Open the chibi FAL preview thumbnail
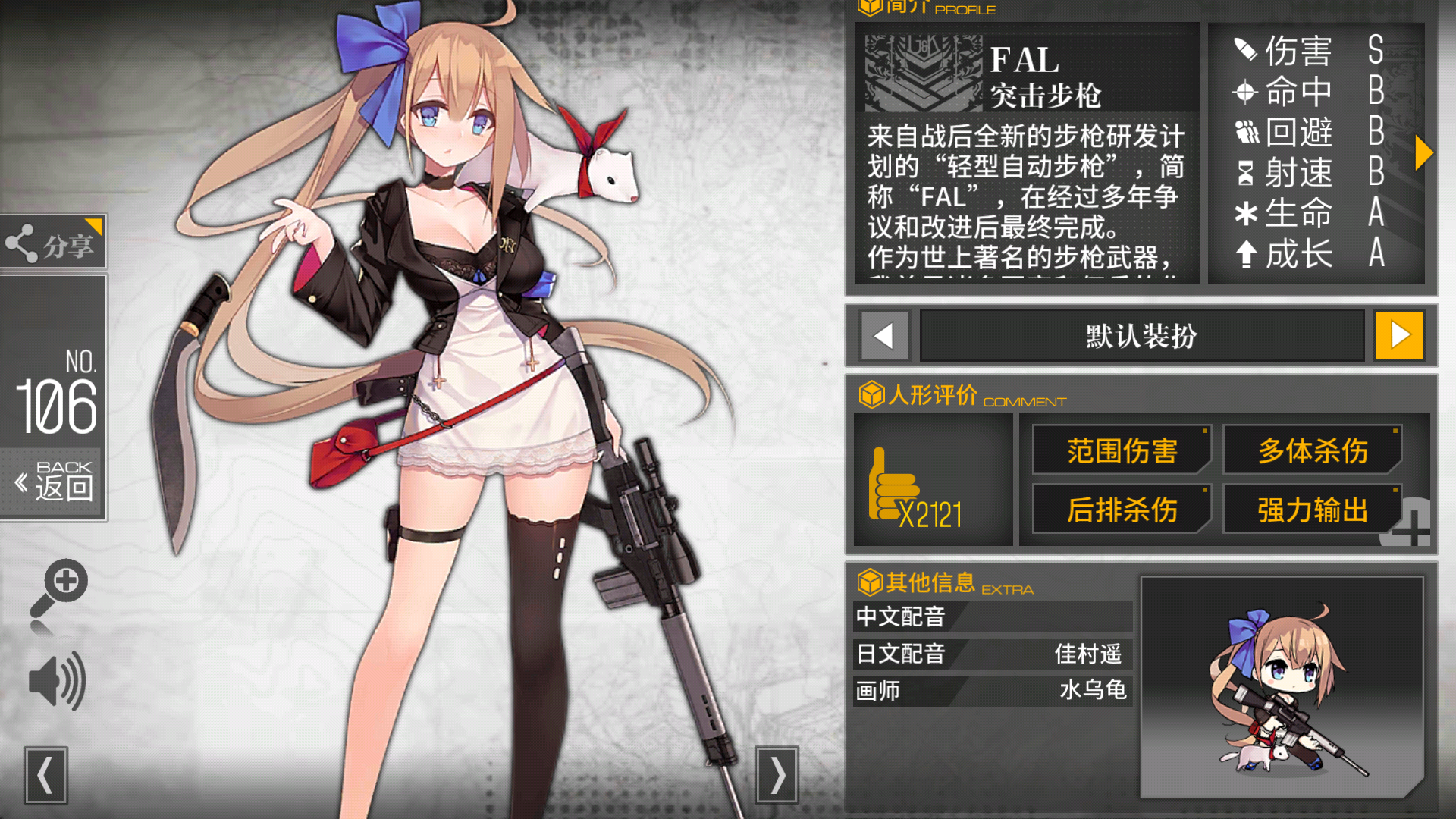This screenshot has width=1456, height=819. tap(1282, 687)
